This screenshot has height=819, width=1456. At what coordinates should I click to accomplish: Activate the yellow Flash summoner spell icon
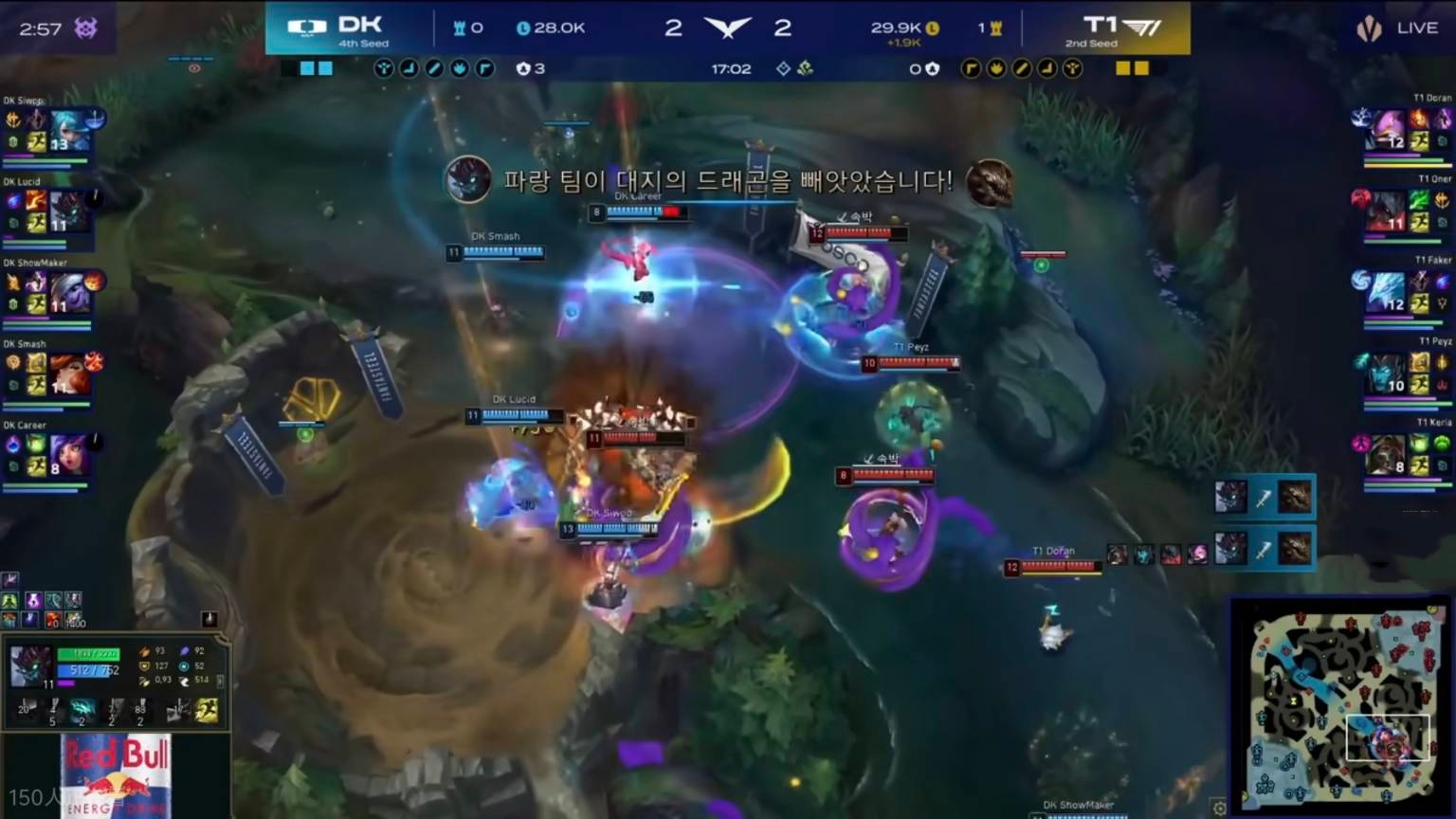[206, 710]
